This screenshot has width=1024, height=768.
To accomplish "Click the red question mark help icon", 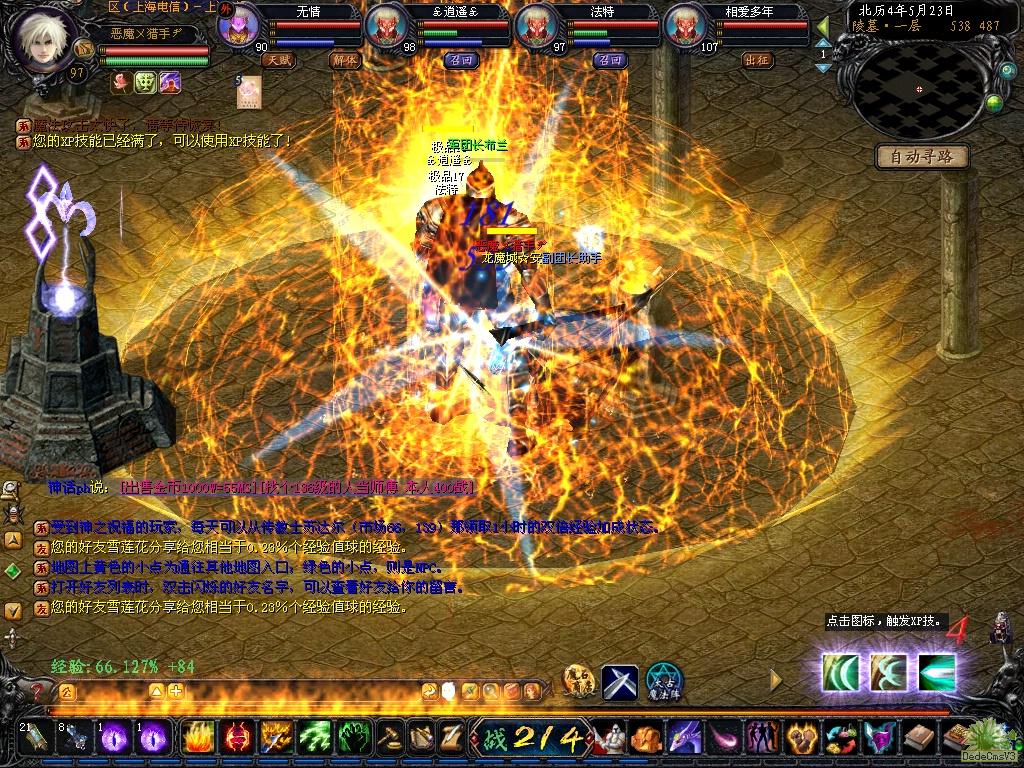I will [38, 690].
